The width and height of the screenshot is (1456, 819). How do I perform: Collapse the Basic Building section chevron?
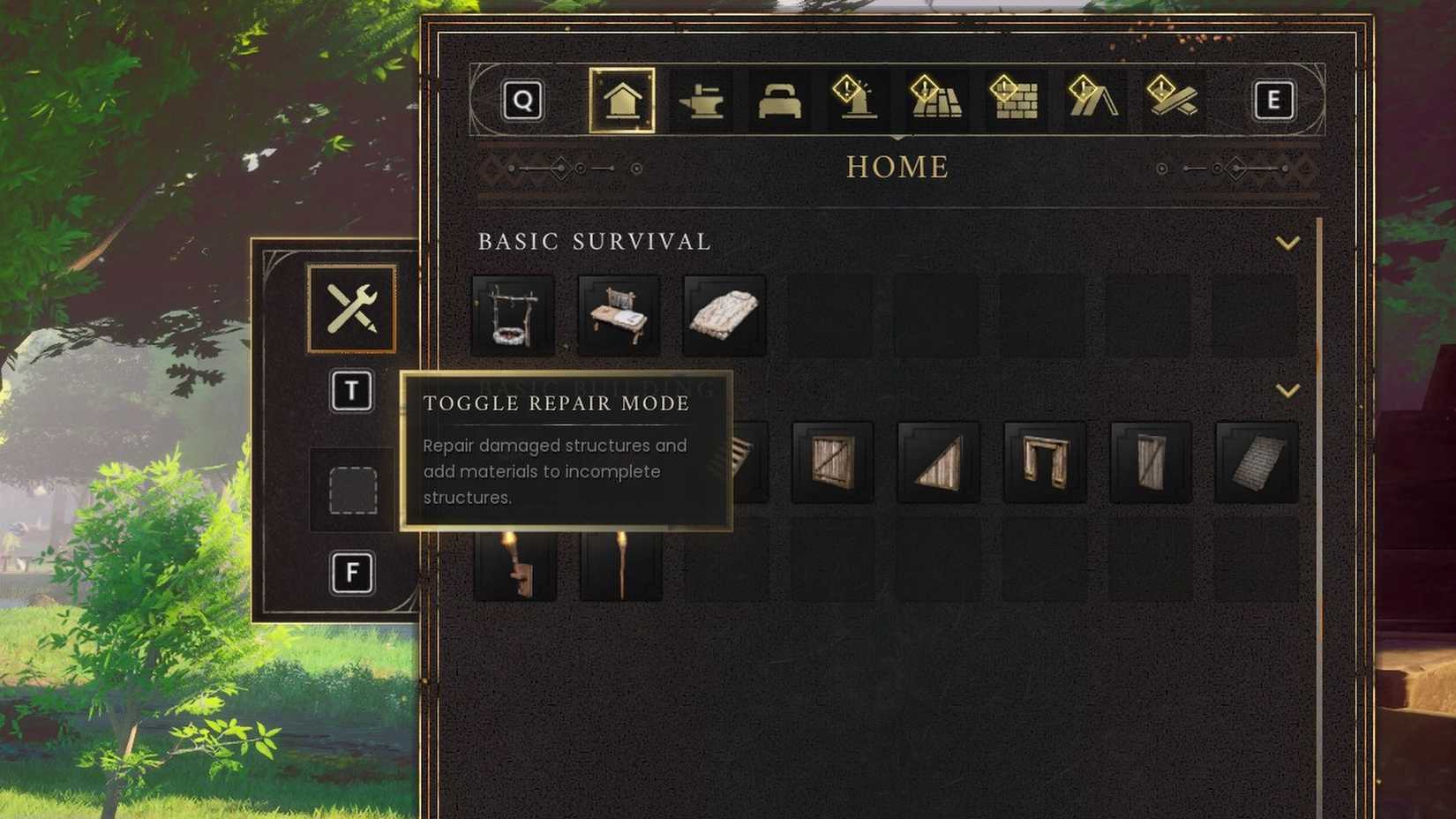[x=1289, y=389]
